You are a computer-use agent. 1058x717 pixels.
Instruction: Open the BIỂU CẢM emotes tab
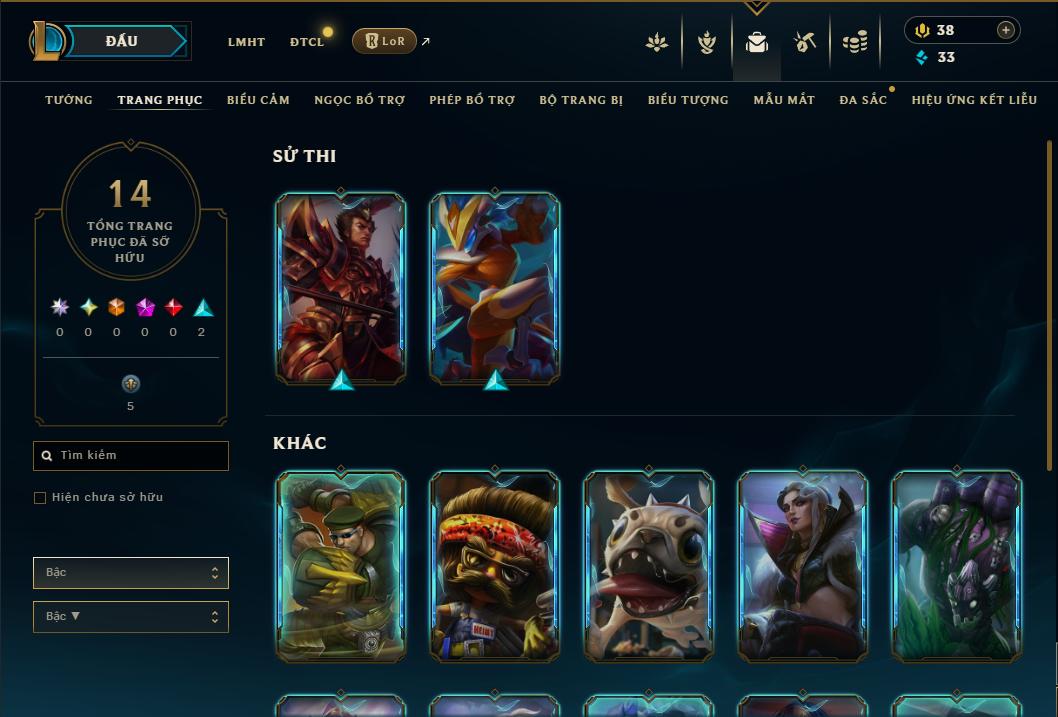tap(258, 100)
